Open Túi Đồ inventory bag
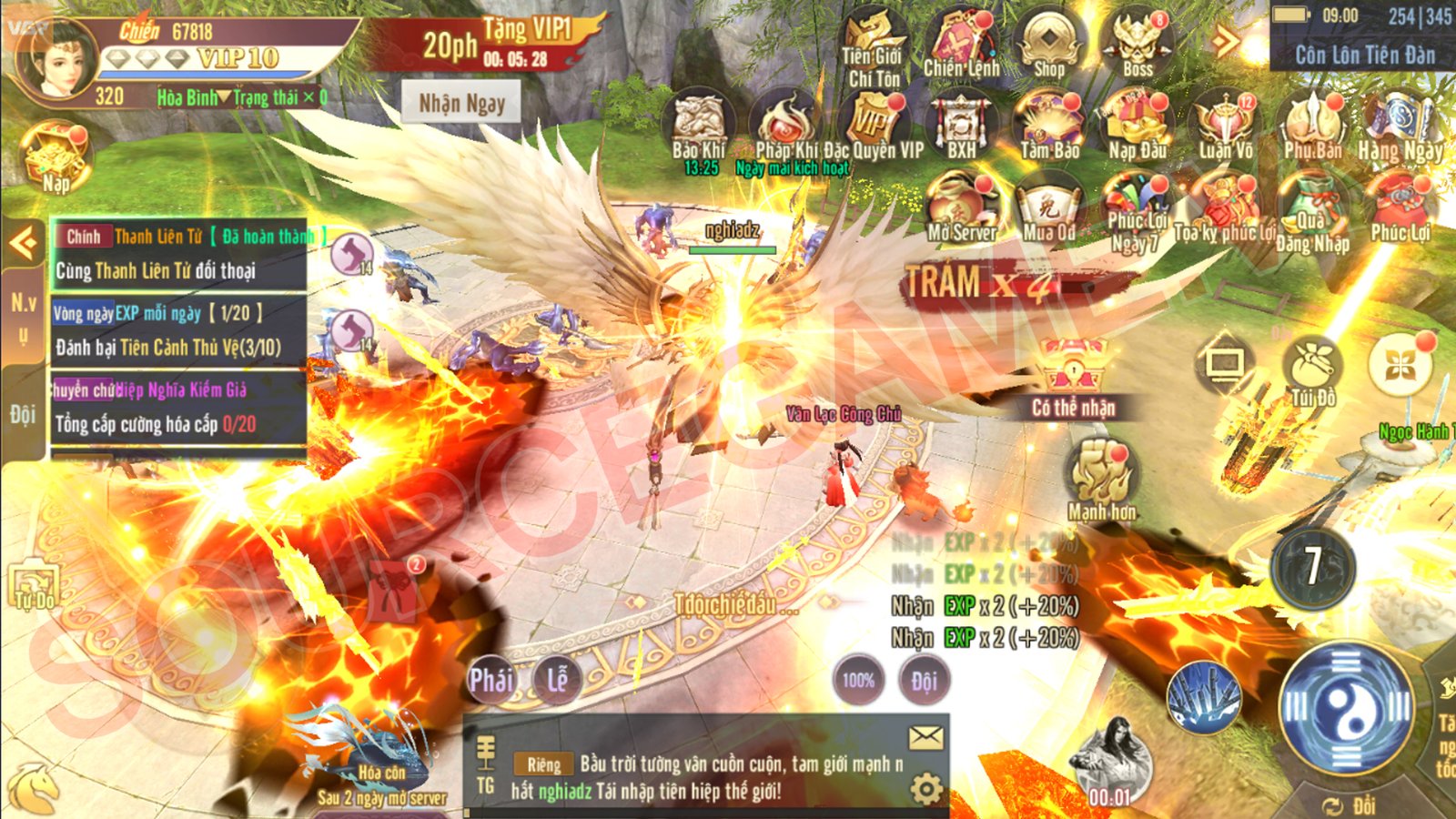This screenshot has height=819, width=1456. pyautogui.click(x=1312, y=369)
